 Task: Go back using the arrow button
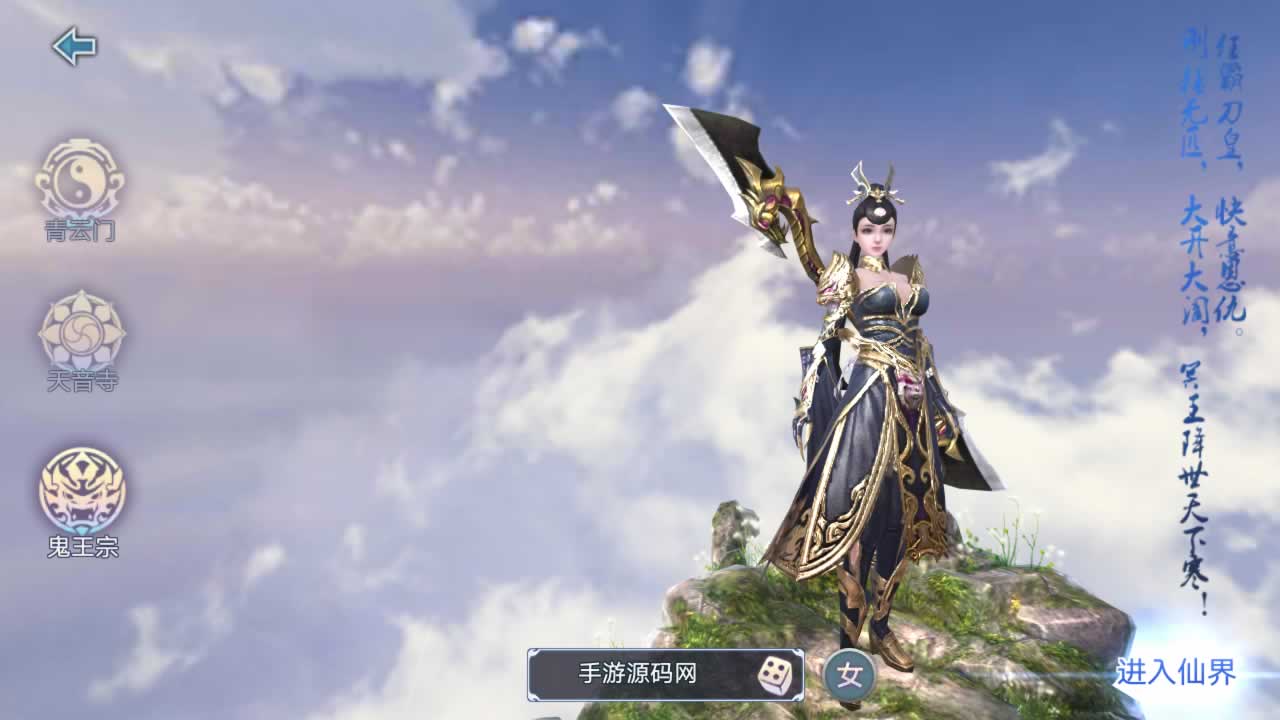coord(74,46)
